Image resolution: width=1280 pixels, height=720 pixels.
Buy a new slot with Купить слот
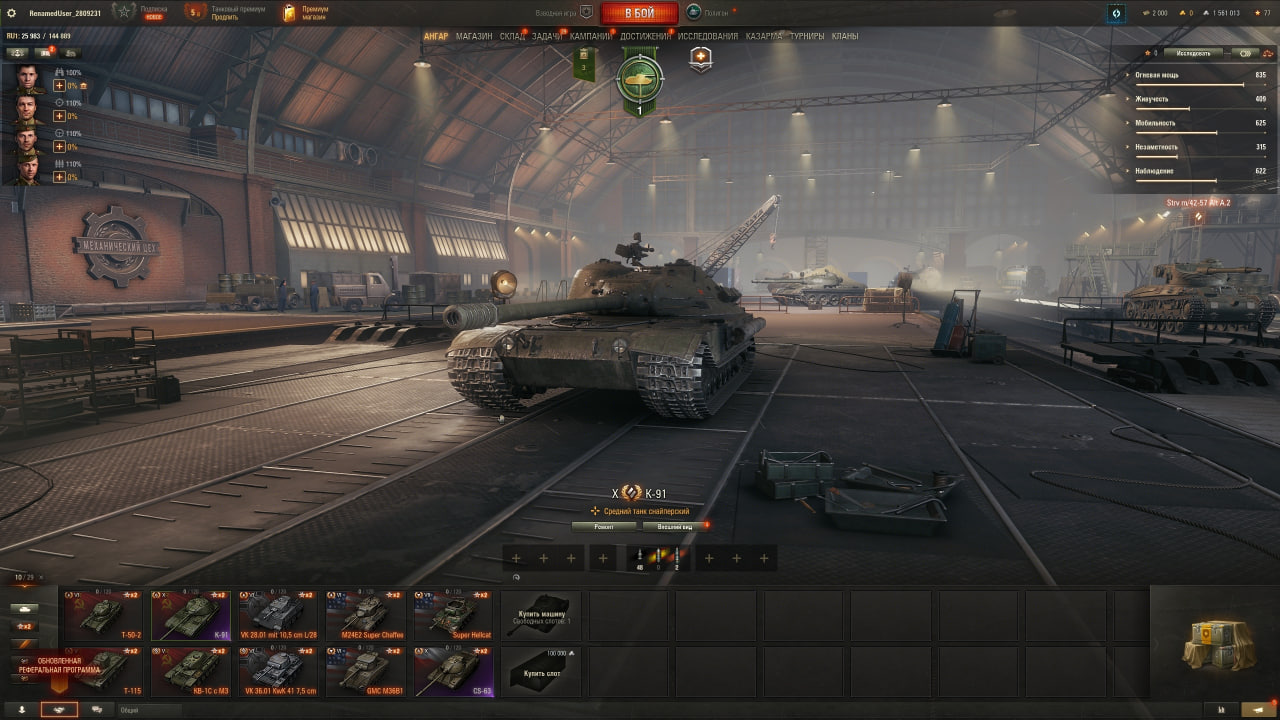tap(541, 672)
